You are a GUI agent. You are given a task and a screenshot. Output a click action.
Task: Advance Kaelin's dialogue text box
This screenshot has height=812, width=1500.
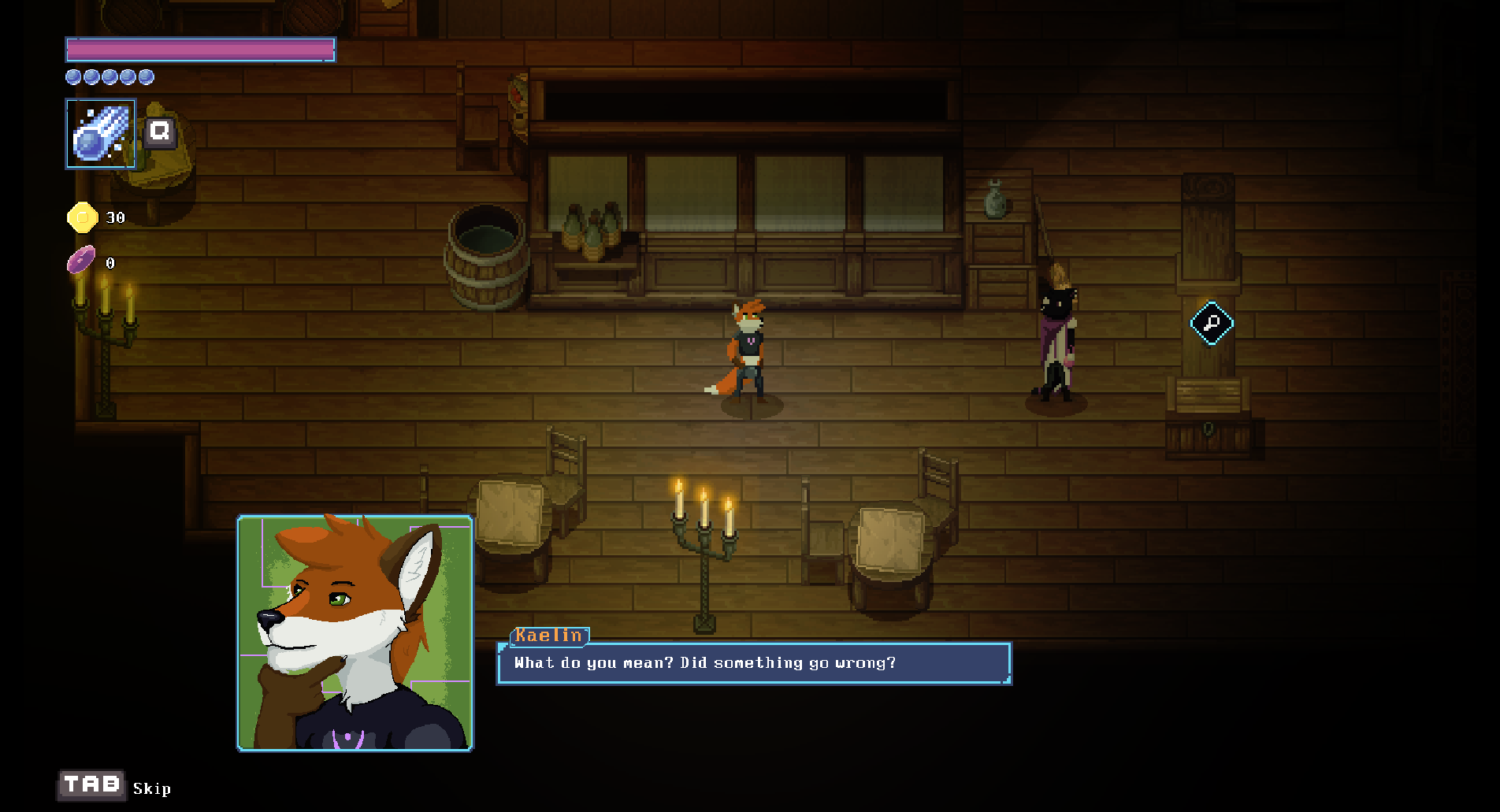[x=753, y=663]
